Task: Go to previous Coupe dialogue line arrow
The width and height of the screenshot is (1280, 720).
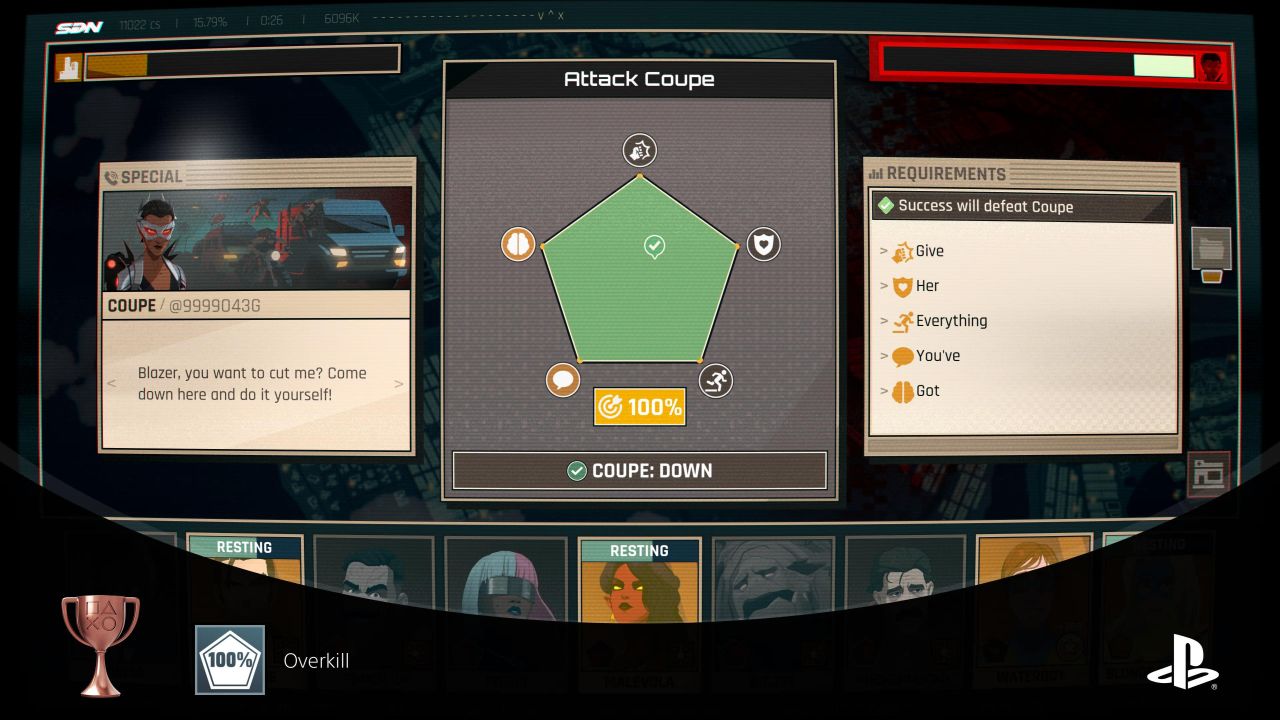Action: click(x=111, y=384)
